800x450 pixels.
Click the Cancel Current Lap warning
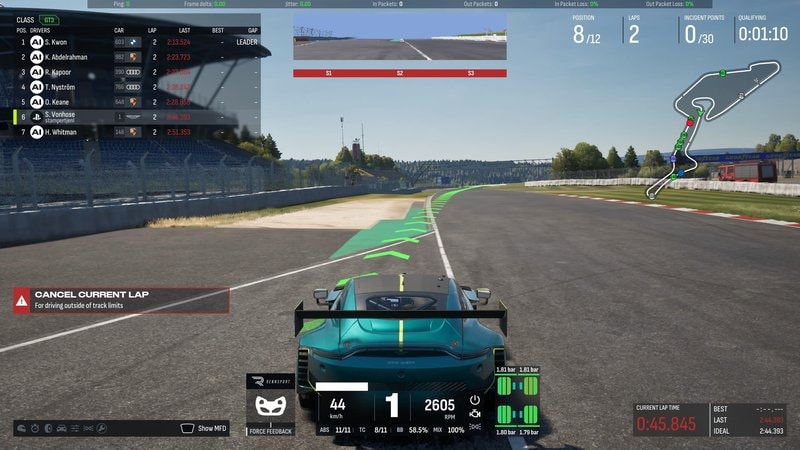[x=122, y=299]
